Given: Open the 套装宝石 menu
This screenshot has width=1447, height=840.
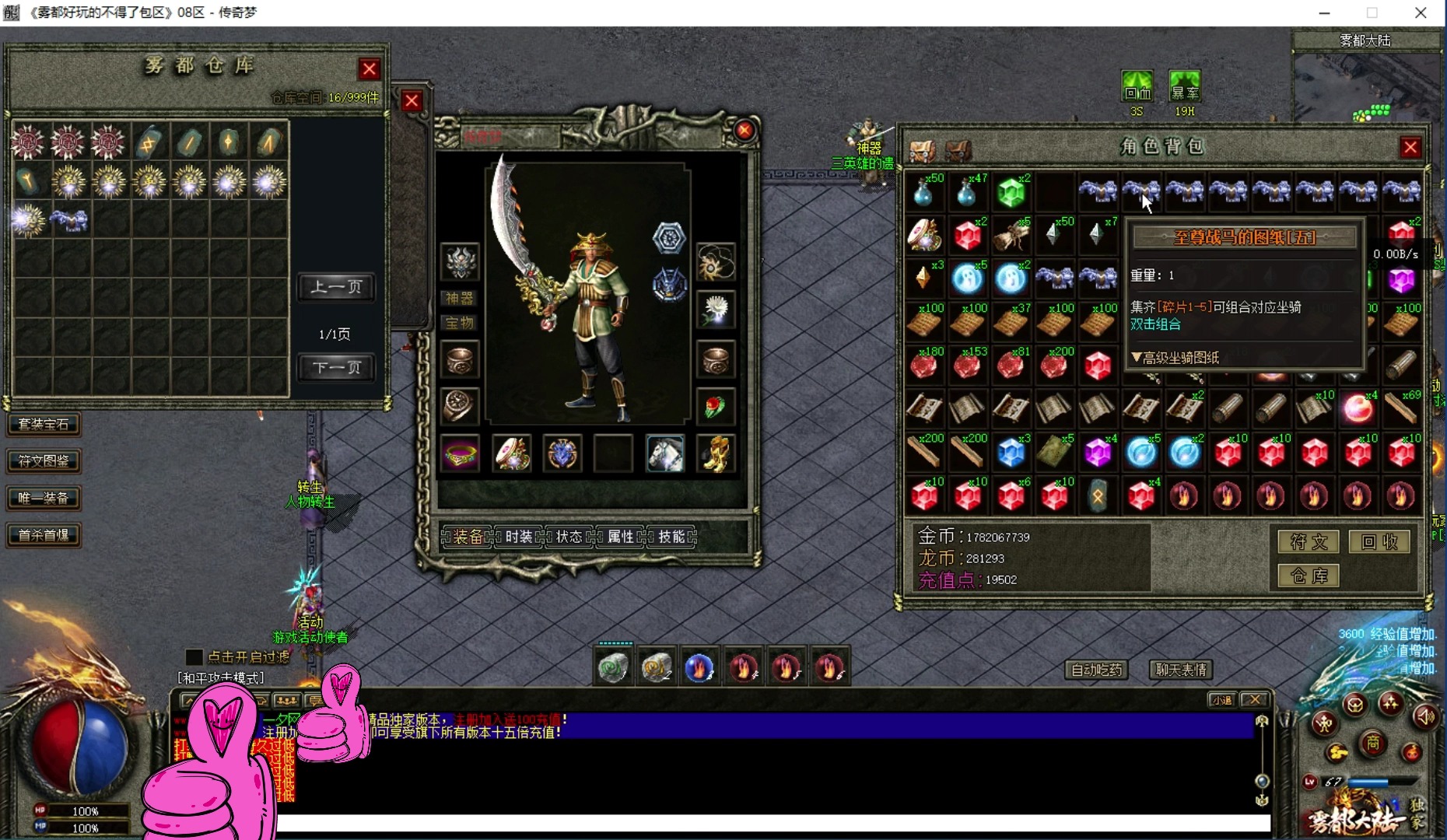Looking at the screenshot, I should coord(44,424).
